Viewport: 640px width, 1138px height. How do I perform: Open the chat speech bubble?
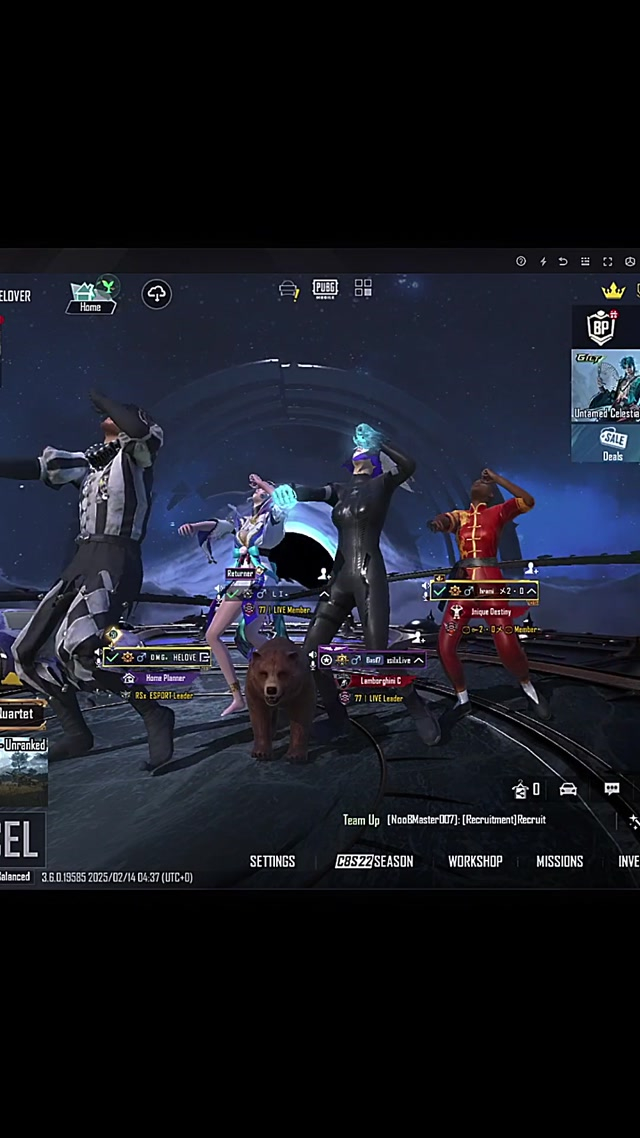[612, 789]
